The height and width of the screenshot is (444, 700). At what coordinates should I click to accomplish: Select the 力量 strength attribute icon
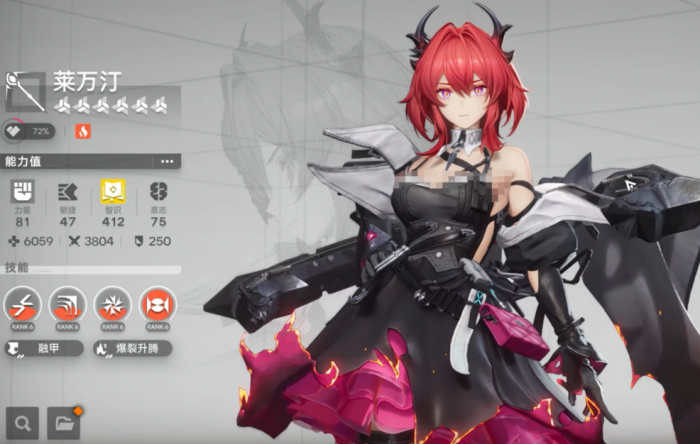[22, 192]
